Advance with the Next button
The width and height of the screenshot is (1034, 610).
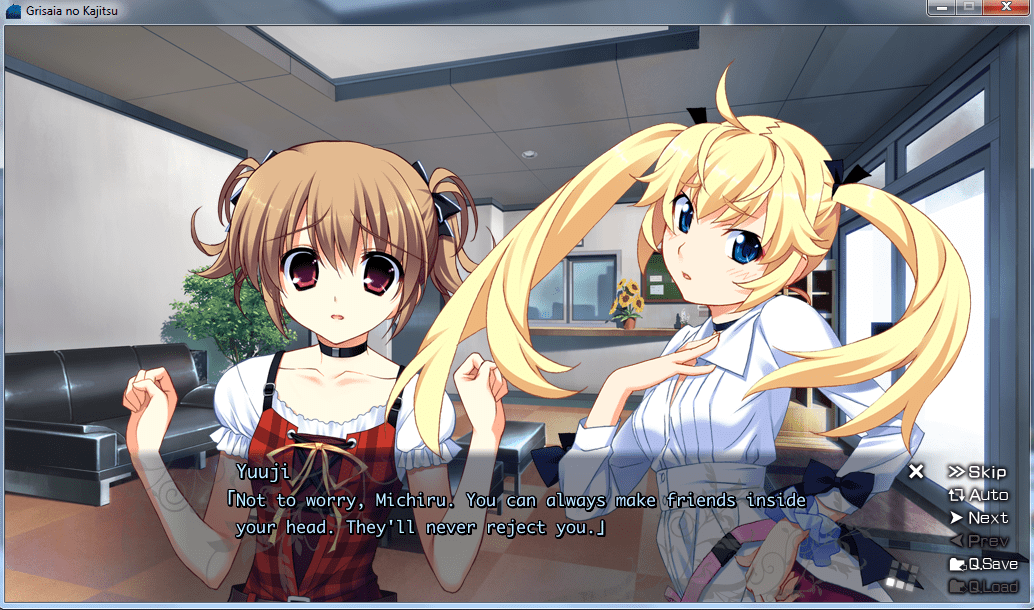coord(979,518)
